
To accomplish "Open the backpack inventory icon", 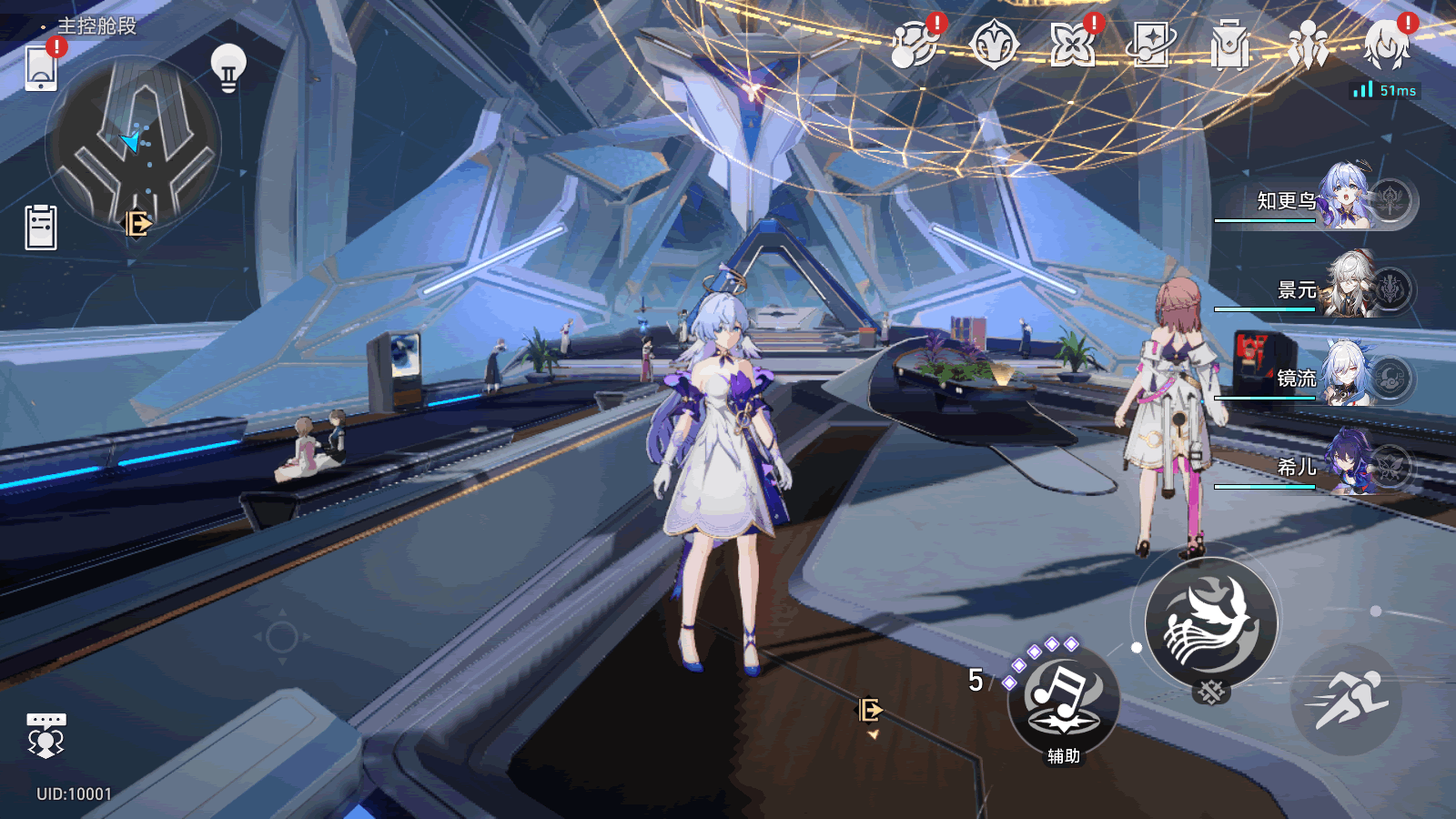I will 1229,45.
